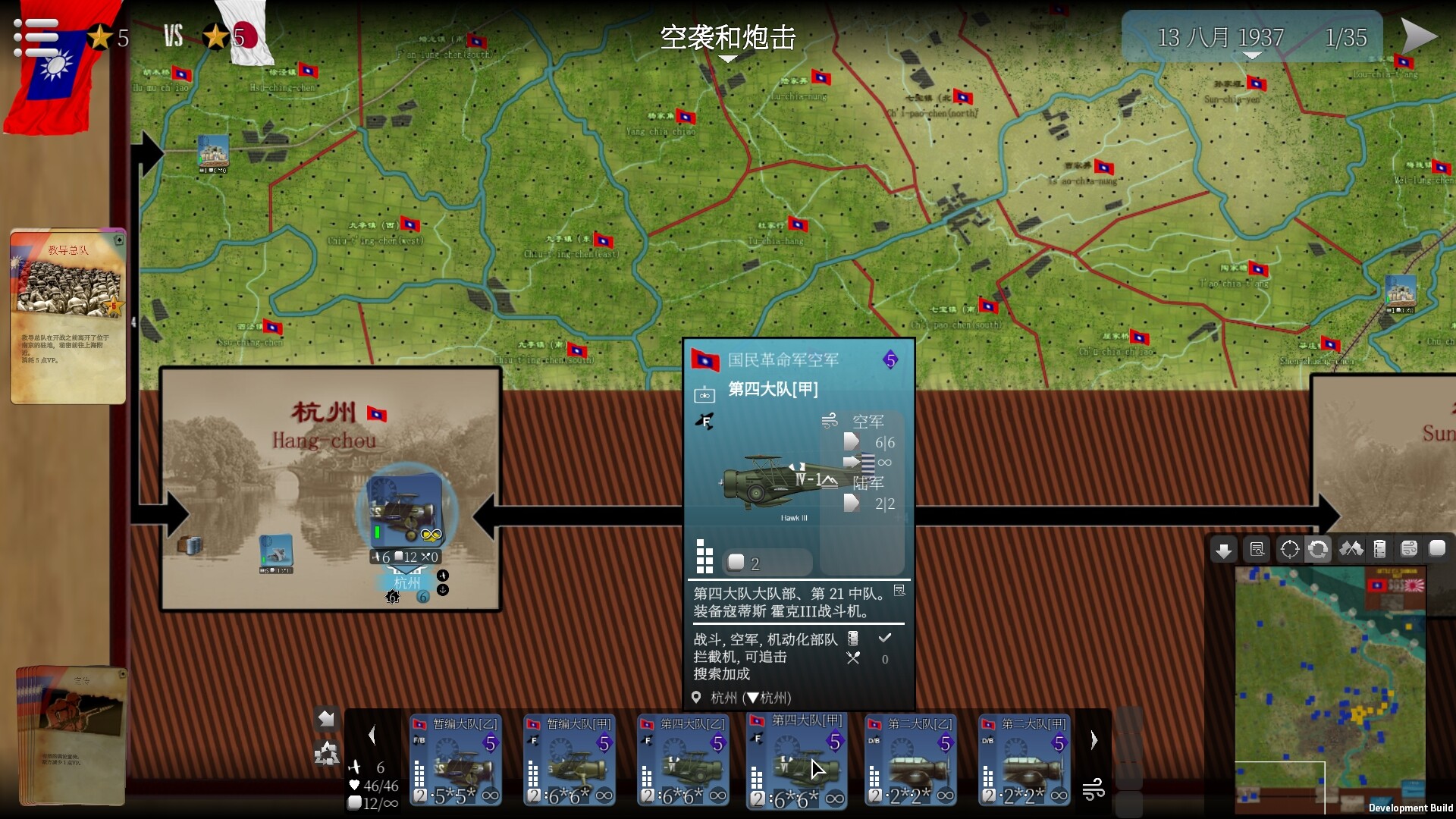Open the hamburger menu top-left
The width and height of the screenshot is (1456, 819).
tap(36, 36)
